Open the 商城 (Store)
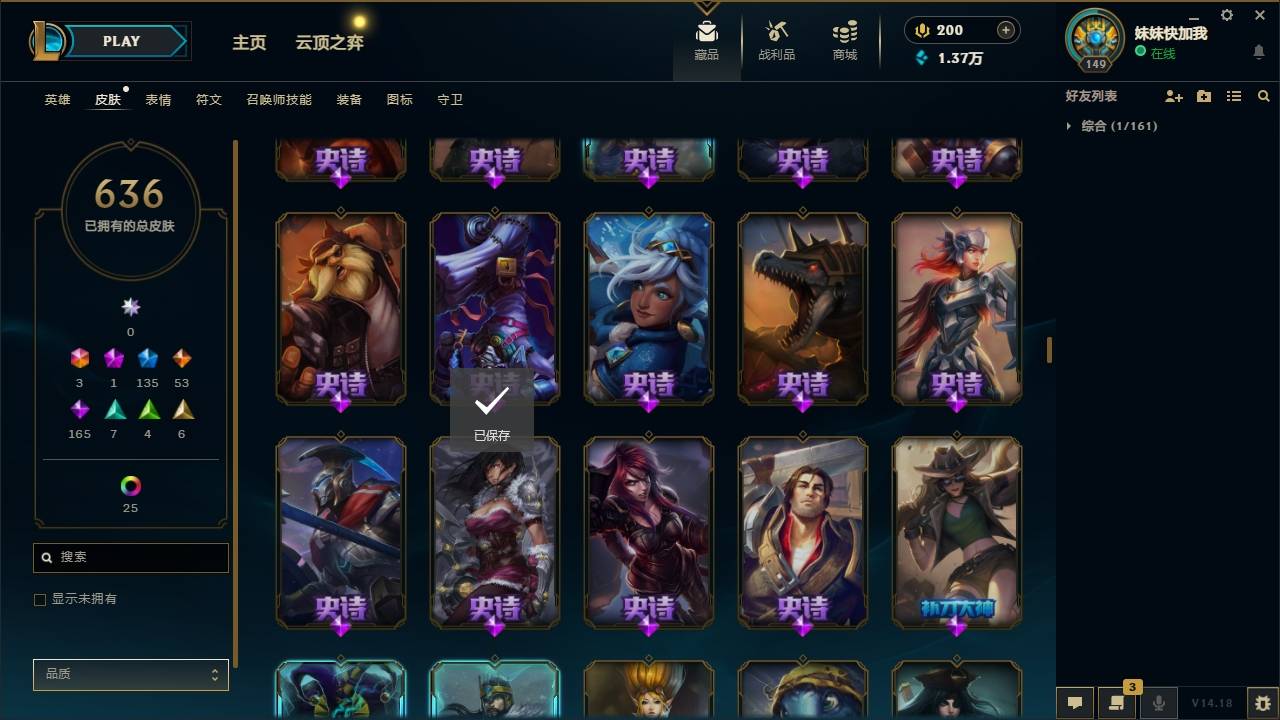Screen dimensions: 1280x720 pos(843,40)
